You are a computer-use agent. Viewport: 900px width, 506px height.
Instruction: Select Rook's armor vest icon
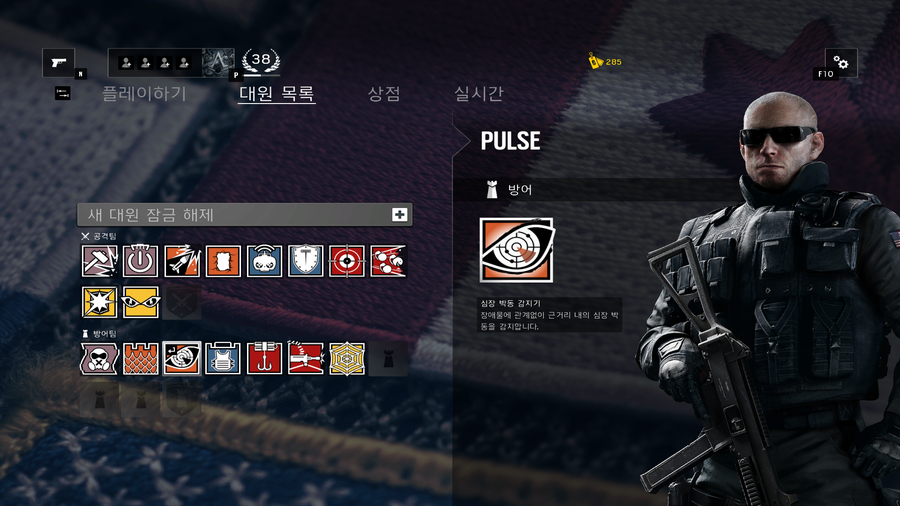223,358
